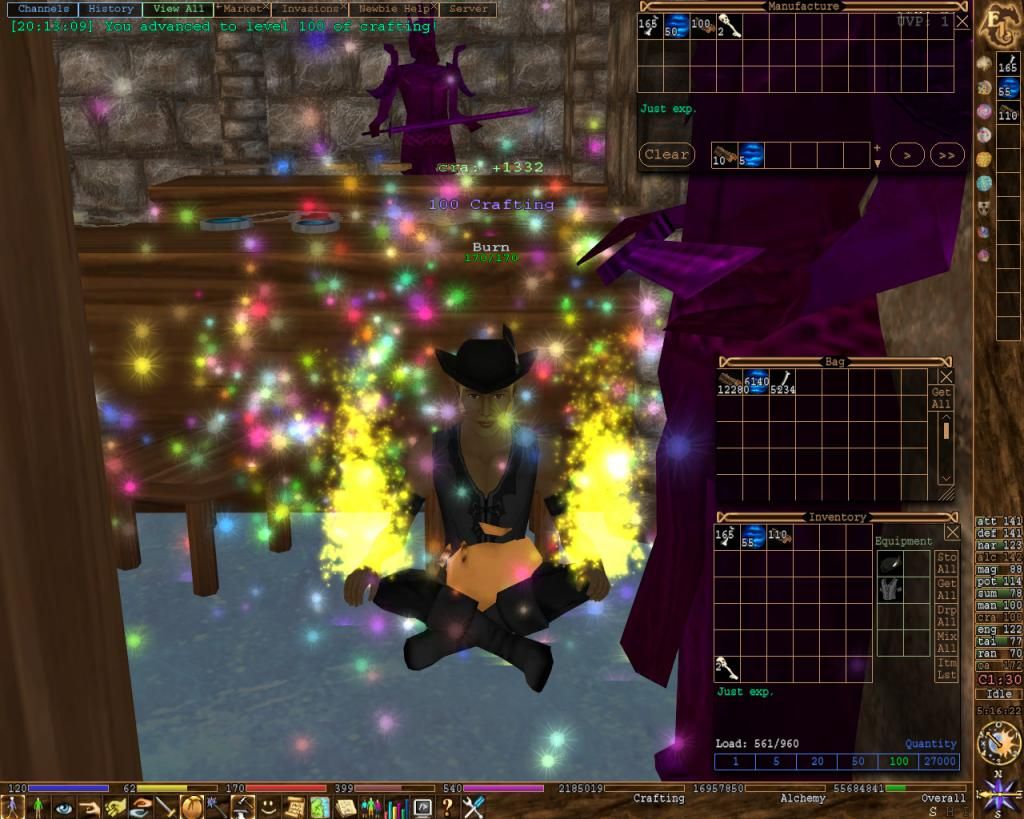The image size is (1024, 819).
Task: Select the black hat in the Equipment slots
Action: click(x=890, y=564)
